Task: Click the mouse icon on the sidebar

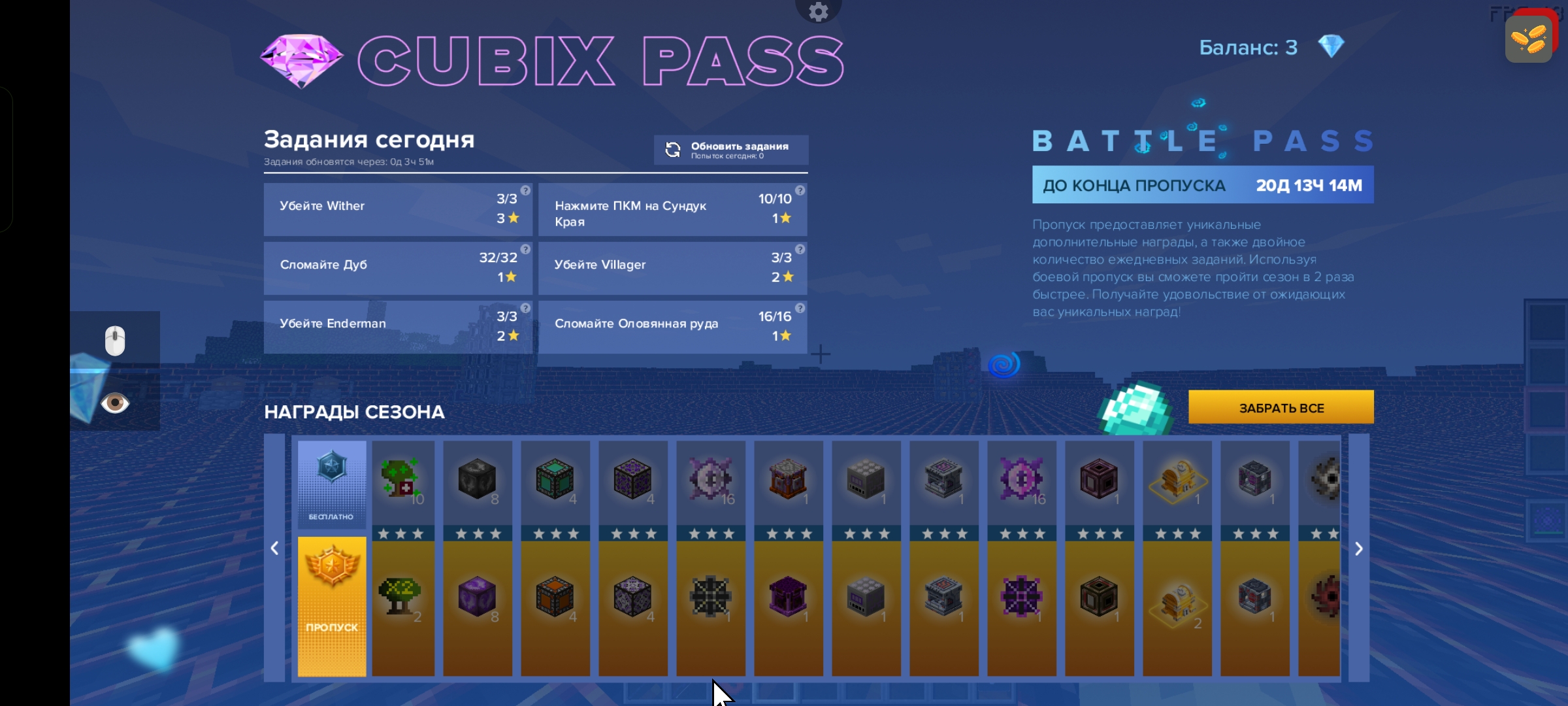Action: click(x=115, y=341)
